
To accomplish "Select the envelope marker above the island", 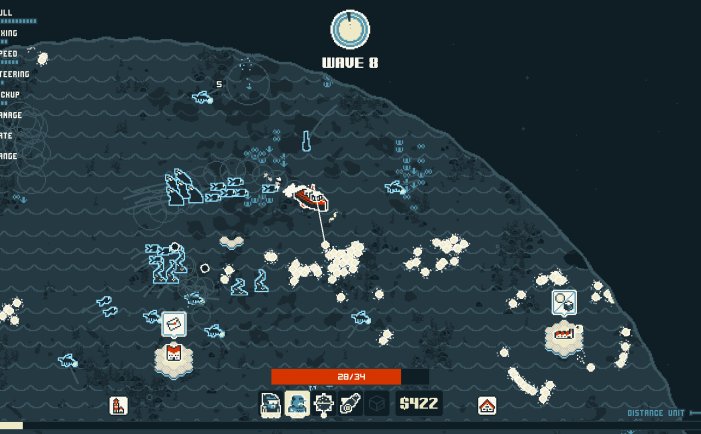I will [x=173, y=323].
